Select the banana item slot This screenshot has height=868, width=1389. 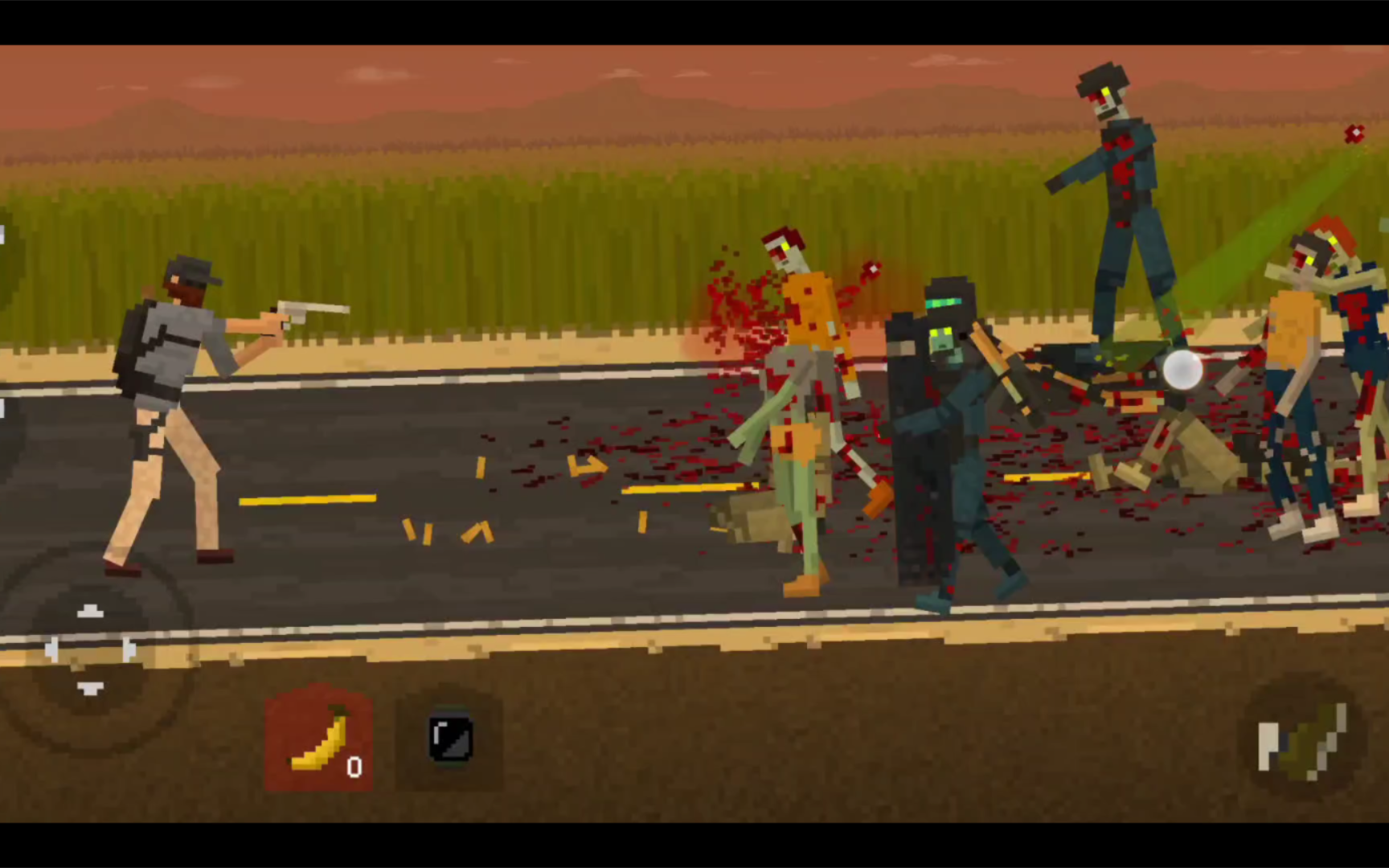tap(319, 739)
